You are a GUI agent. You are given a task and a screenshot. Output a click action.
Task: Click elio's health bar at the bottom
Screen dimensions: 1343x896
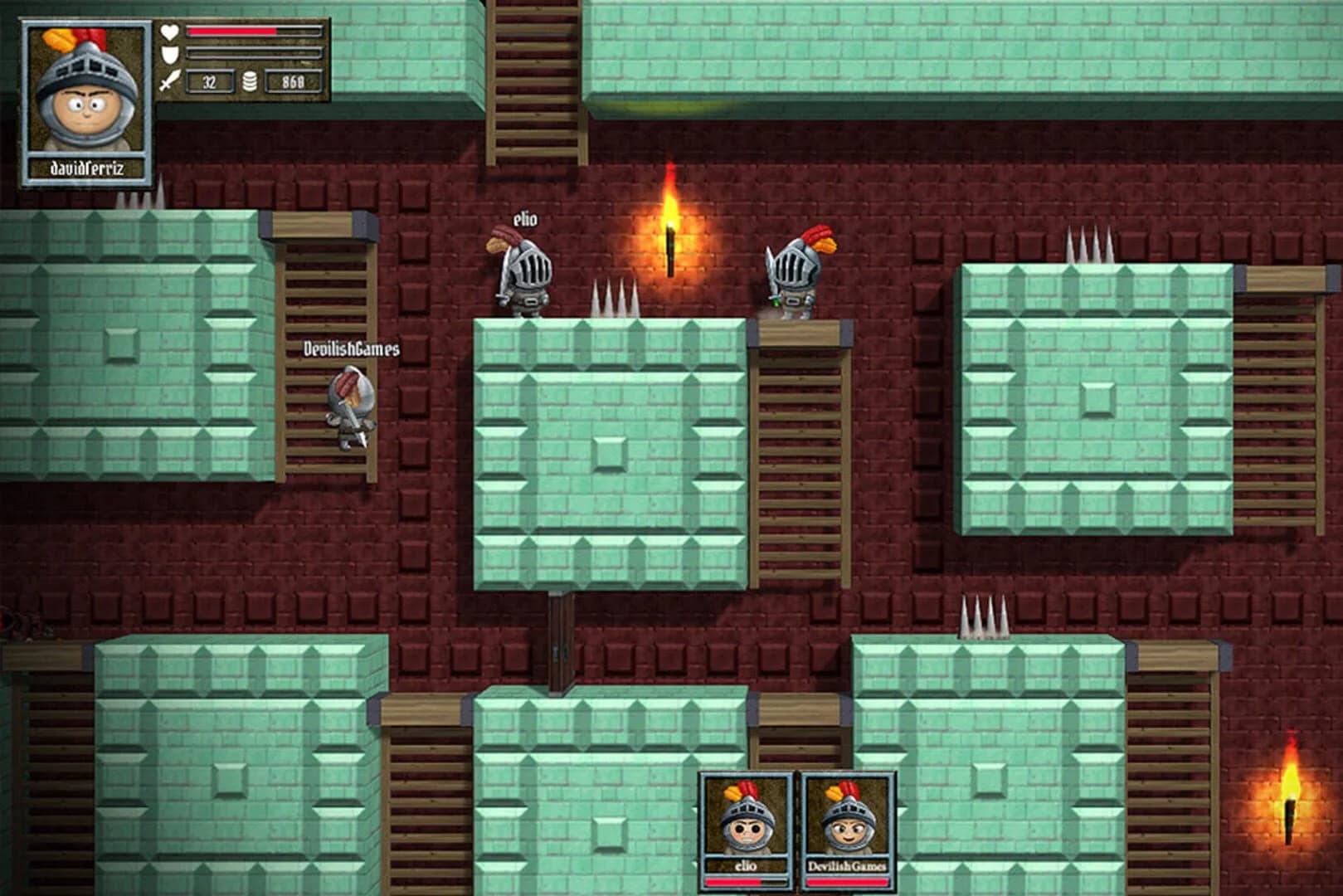[745, 882]
